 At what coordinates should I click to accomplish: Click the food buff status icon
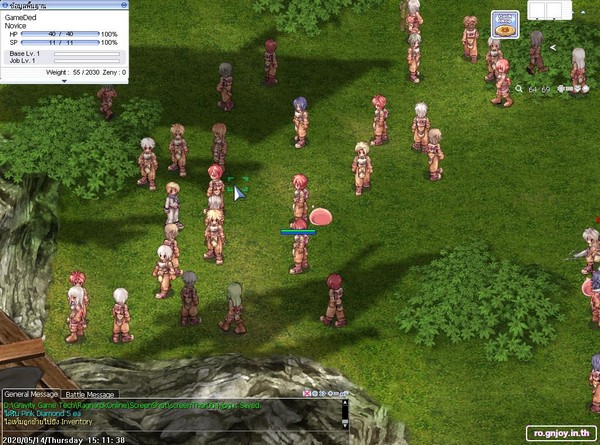coord(506,24)
